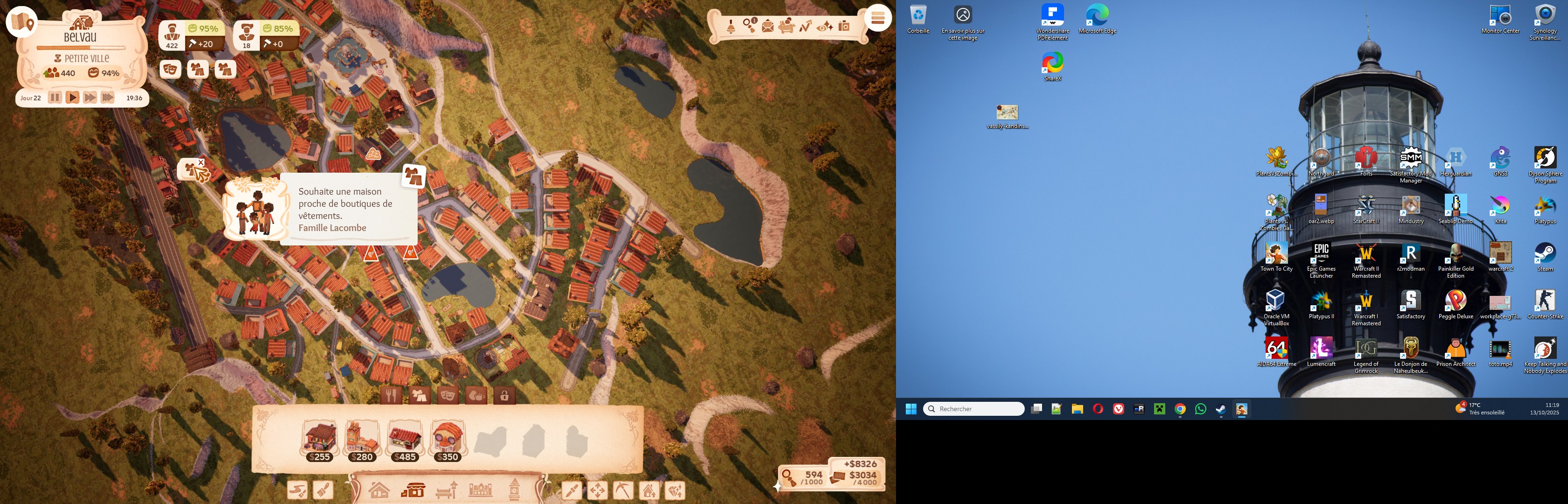This screenshot has width=1568, height=504.
Task: Select the pickaxe demolish tool
Action: click(623, 490)
